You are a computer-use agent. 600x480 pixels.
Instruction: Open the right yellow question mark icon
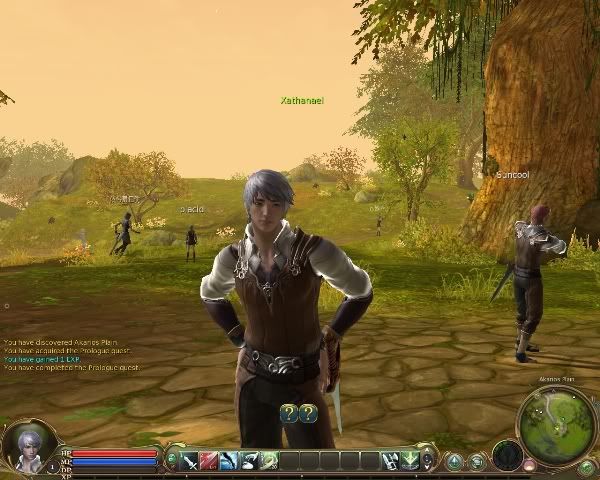308,412
